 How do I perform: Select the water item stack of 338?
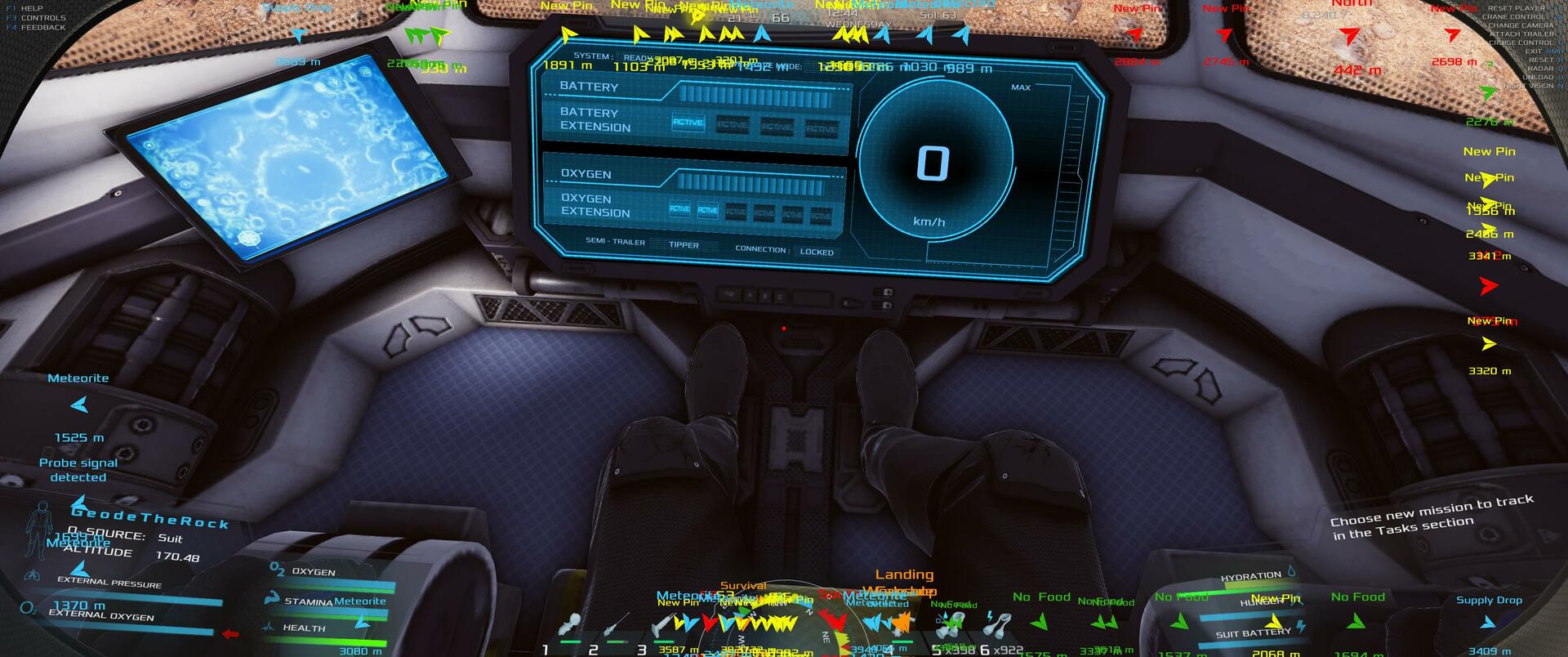click(x=952, y=625)
